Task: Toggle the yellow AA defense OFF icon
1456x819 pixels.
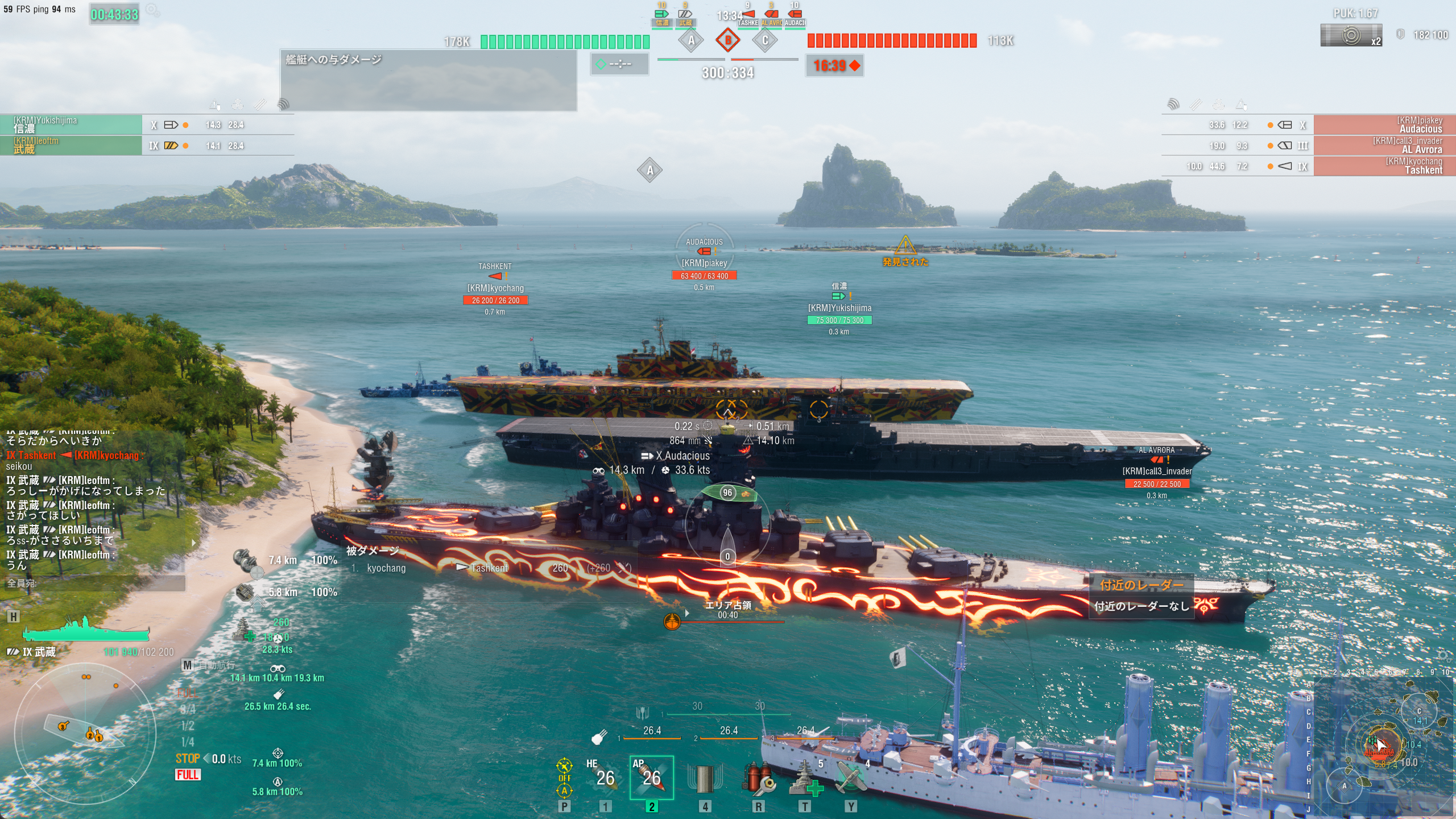Action: coord(564,777)
